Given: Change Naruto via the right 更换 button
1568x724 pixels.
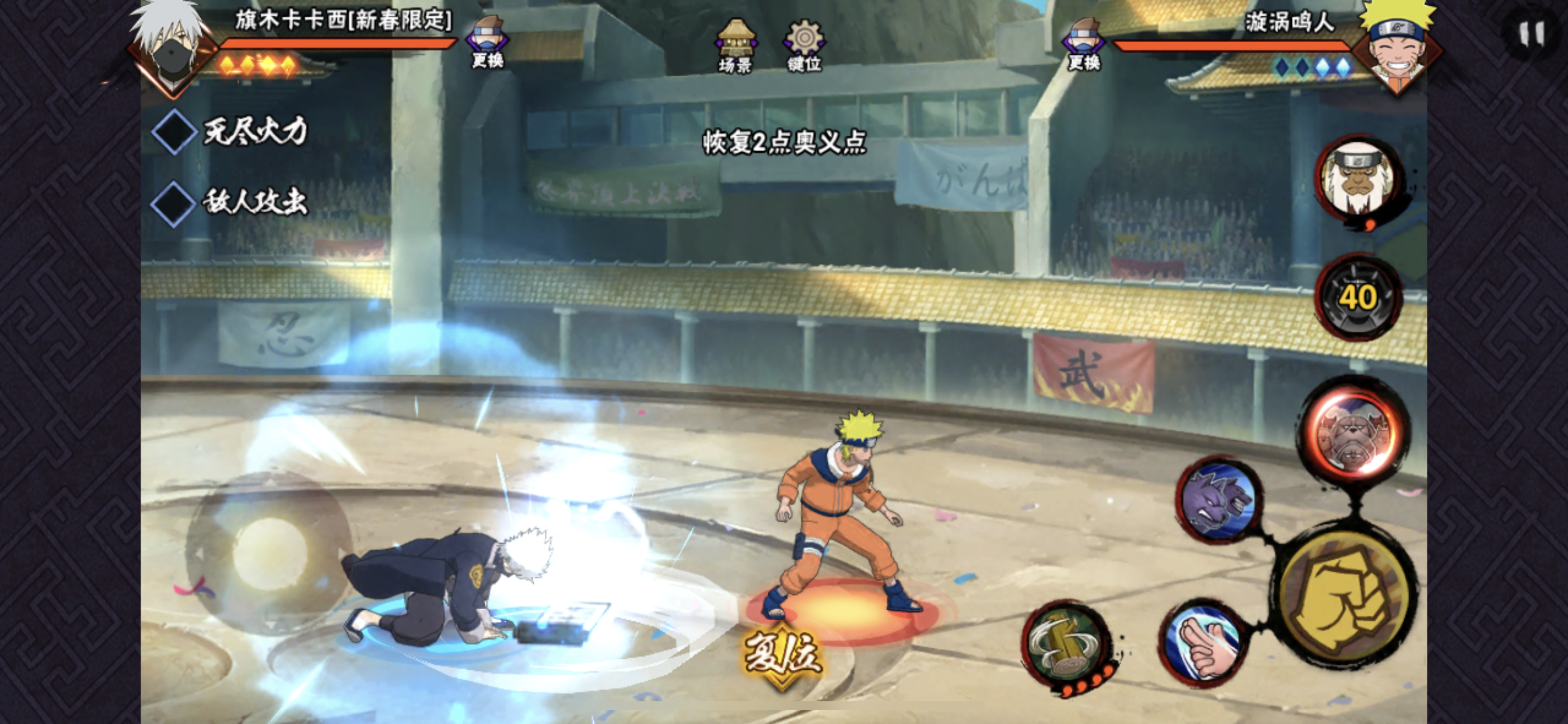Looking at the screenshot, I should click(x=1084, y=44).
